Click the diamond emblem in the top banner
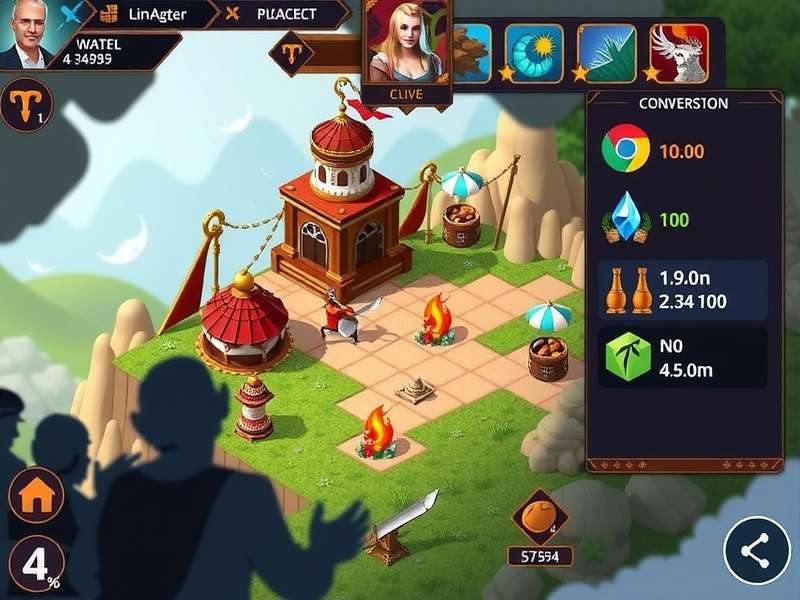 [292, 50]
